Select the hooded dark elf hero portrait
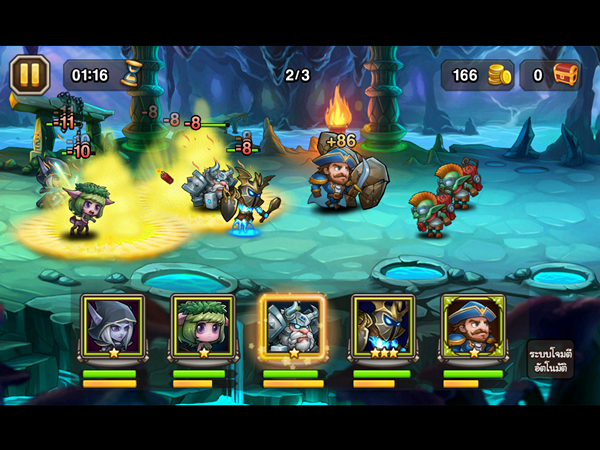Image resolution: width=600 pixels, height=450 pixels. 111,326
